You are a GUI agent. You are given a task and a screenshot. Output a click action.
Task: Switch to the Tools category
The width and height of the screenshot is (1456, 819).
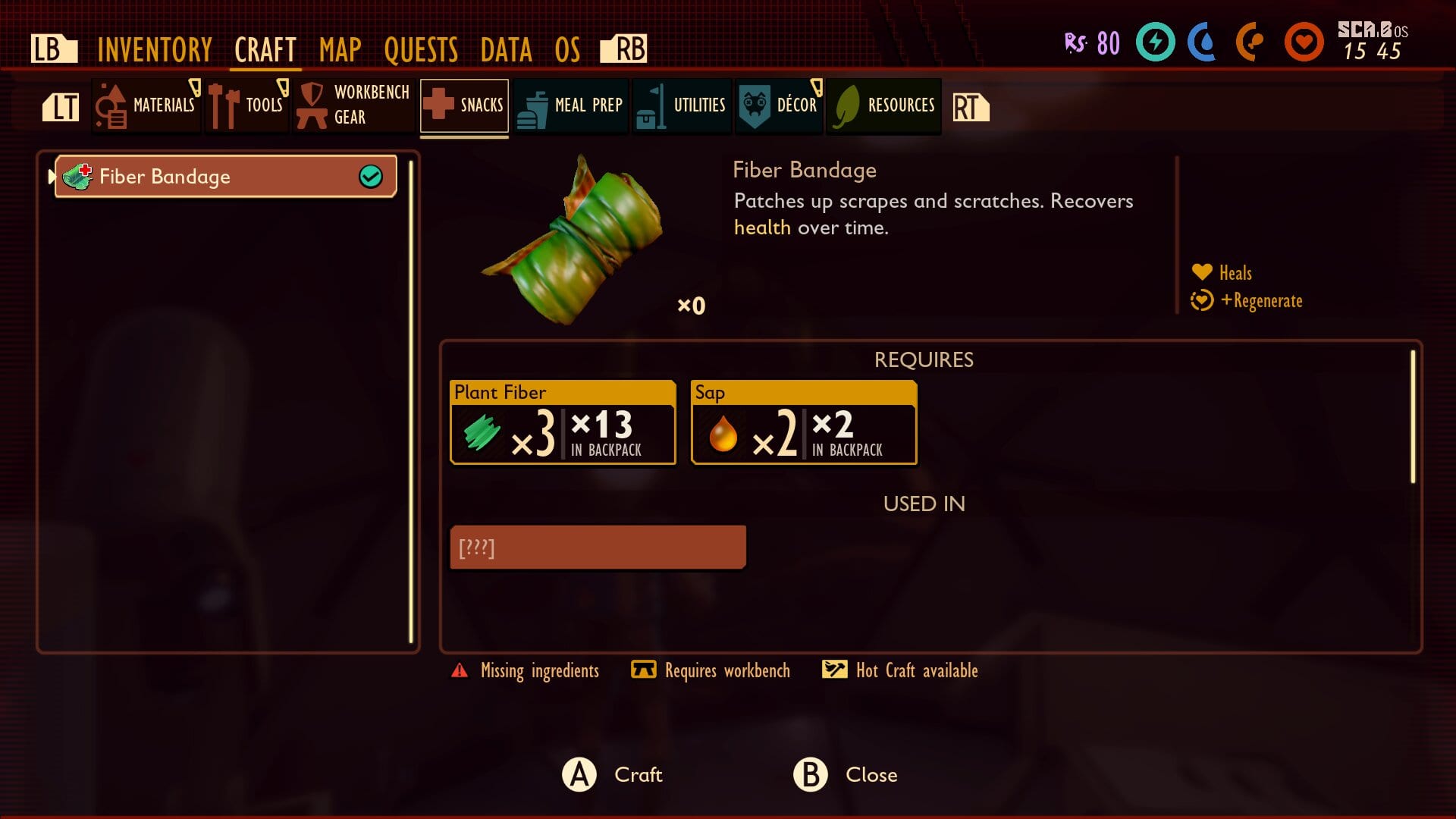247,105
